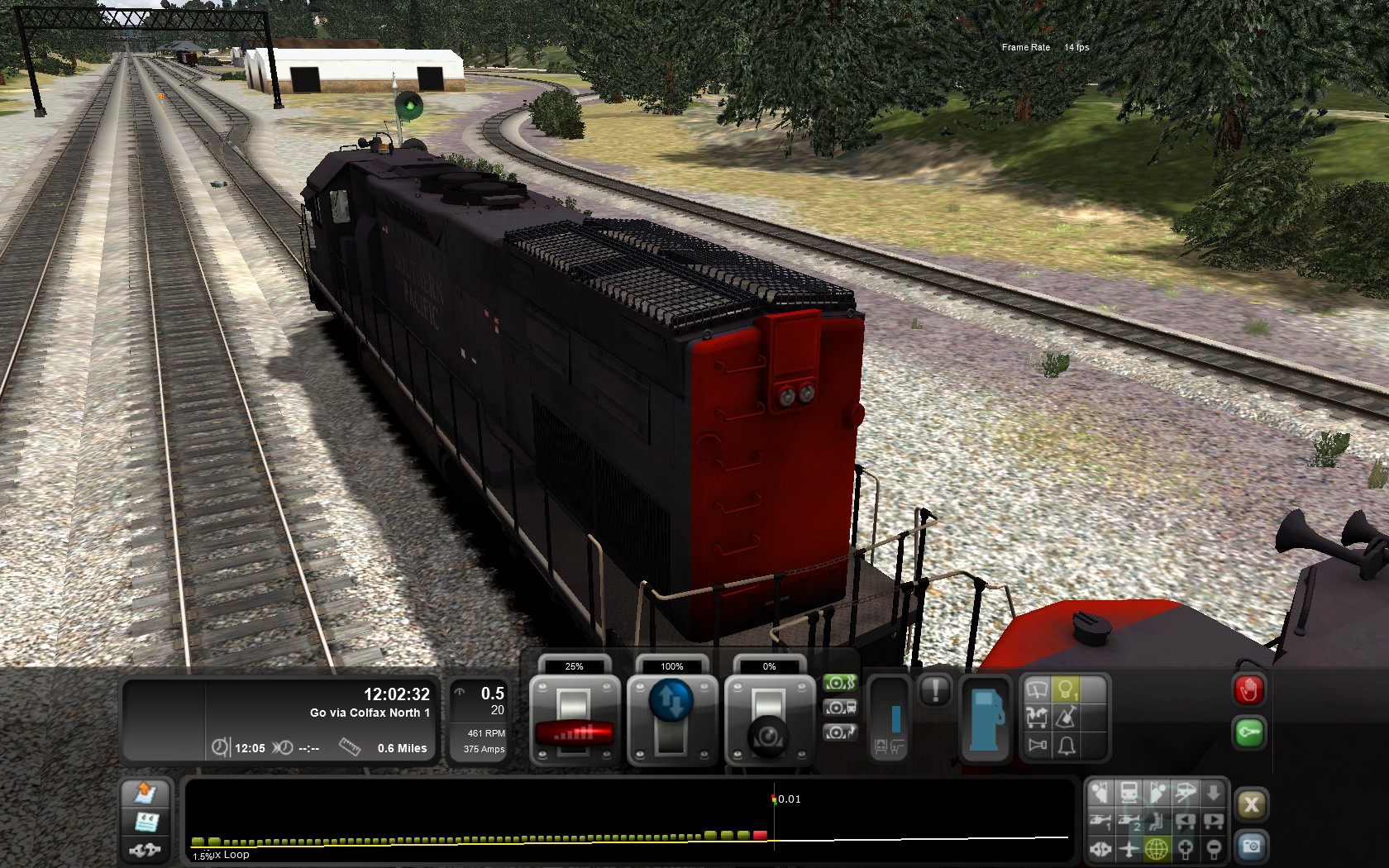Toggle the windshield wipers icon
The width and height of the screenshot is (1389, 868).
tap(1037, 689)
